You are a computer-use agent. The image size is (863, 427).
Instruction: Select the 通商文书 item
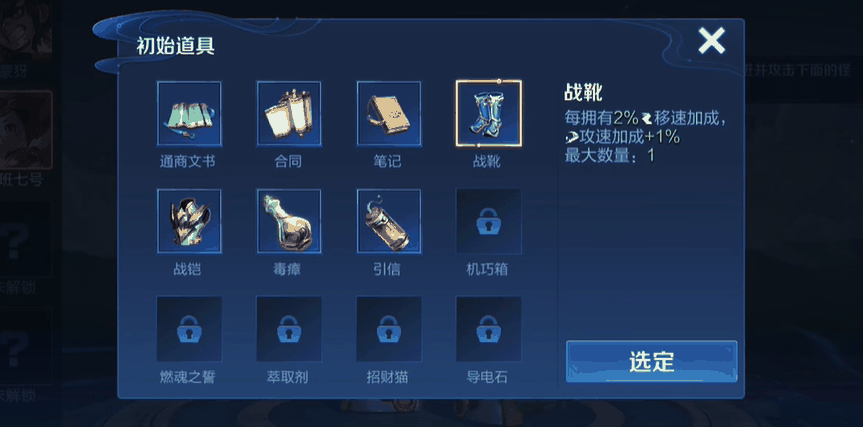point(189,114)
